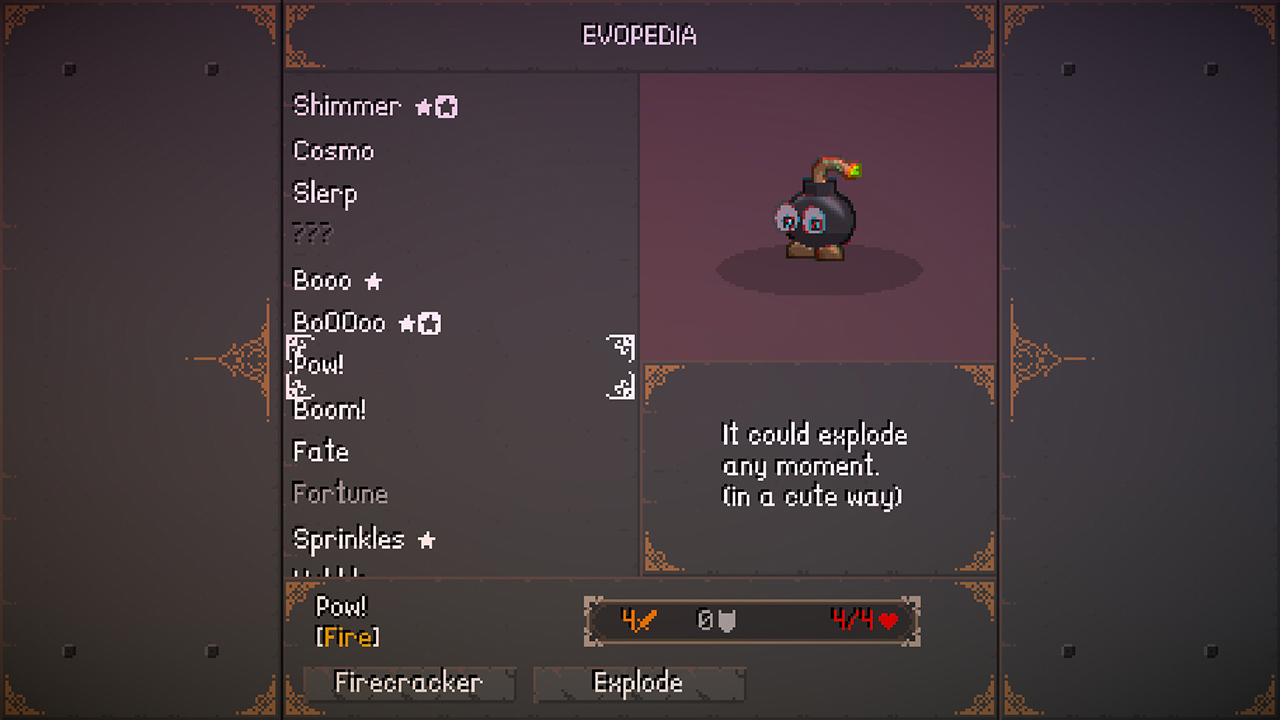1280x720 pixels.
Task: Select the Slerp entry
Action: point(324,193)
